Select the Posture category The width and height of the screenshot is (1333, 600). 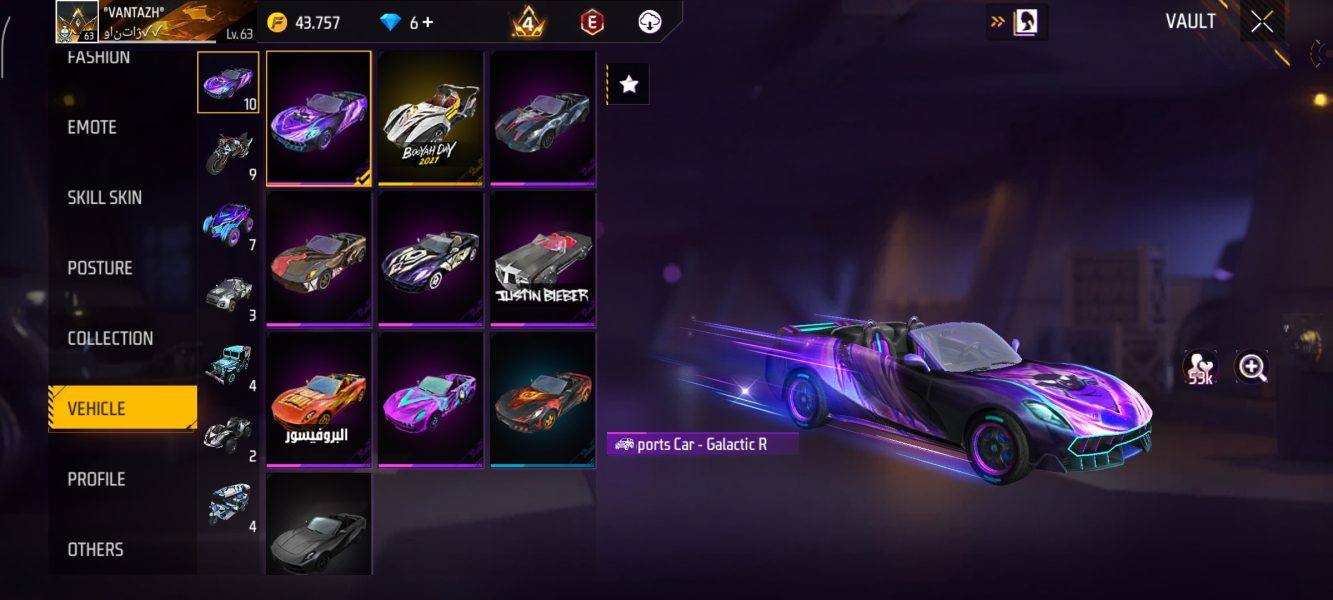(100, 268)
